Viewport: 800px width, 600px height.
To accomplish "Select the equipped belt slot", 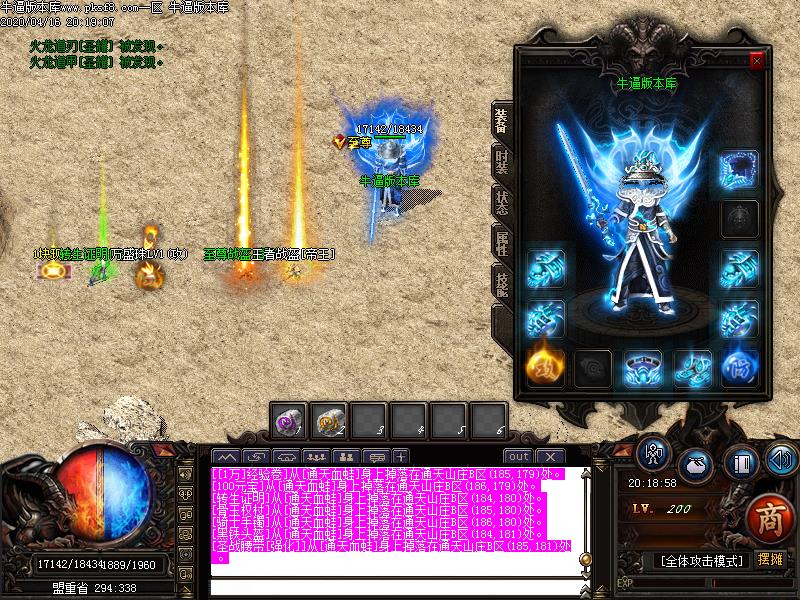I will point(643,367).
